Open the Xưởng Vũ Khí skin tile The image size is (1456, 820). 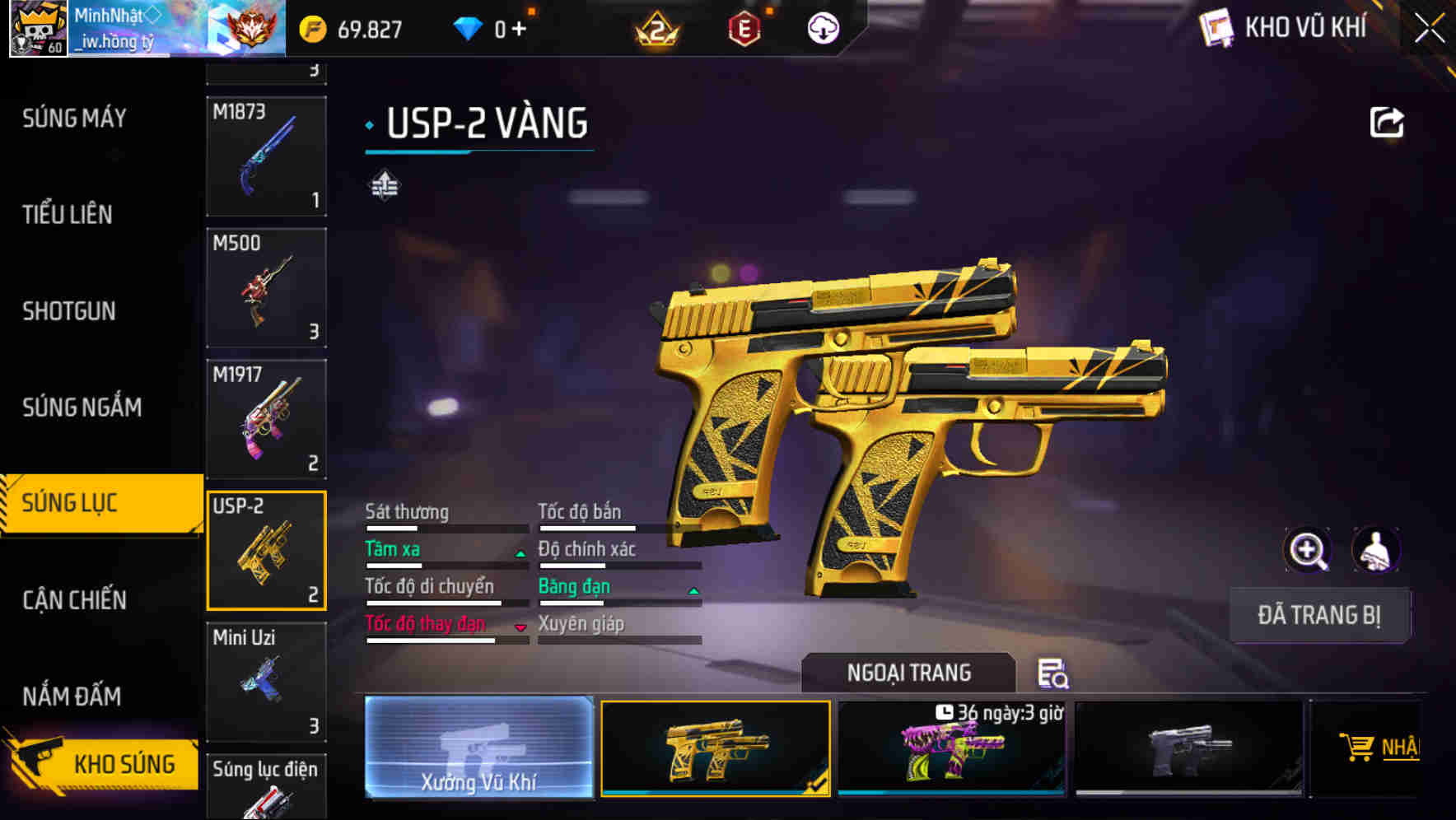click(478, 747)
